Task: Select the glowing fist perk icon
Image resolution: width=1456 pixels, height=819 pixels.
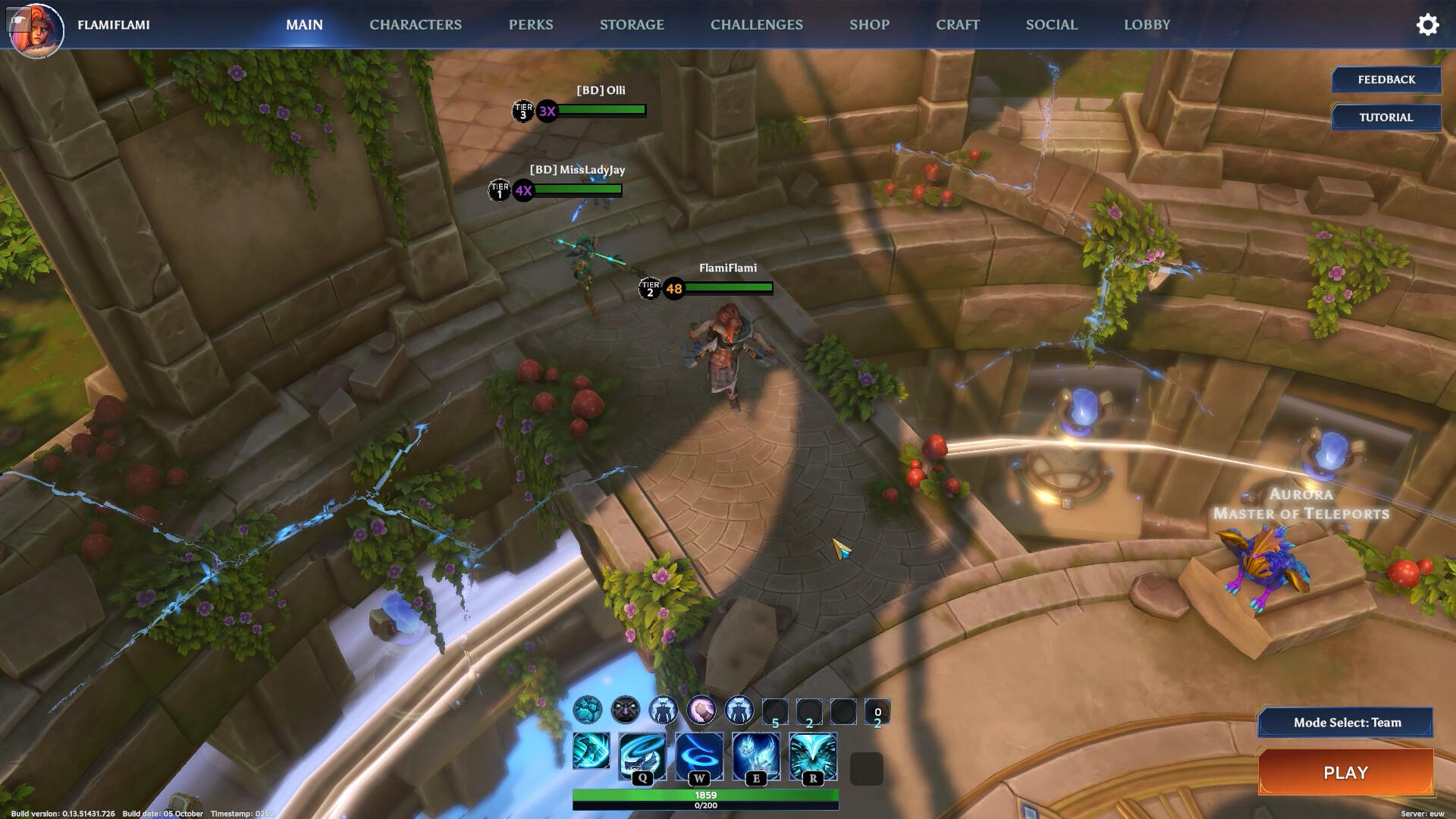Action: tap(701, 711)
